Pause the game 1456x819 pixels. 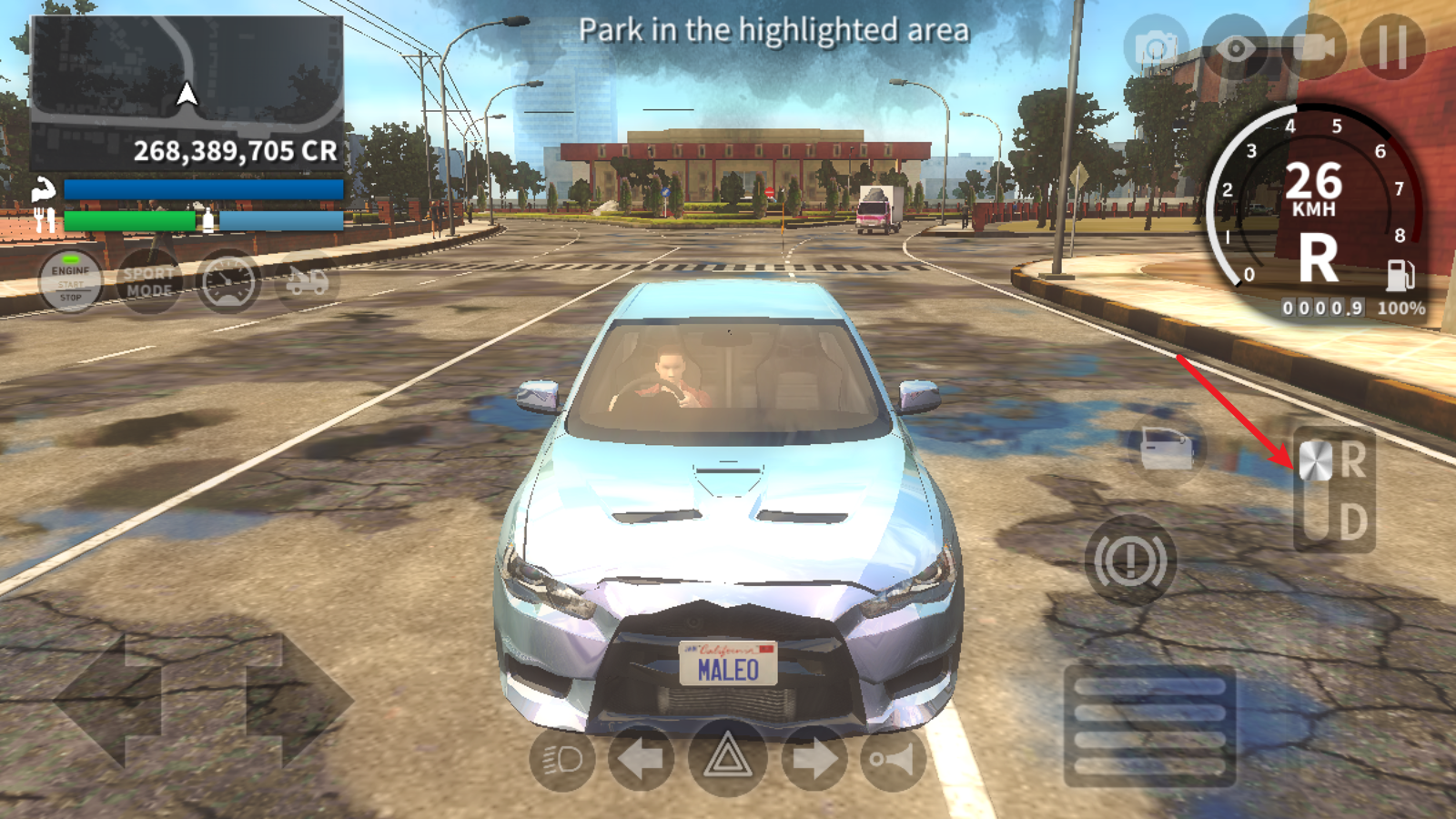coord(1392,46)
